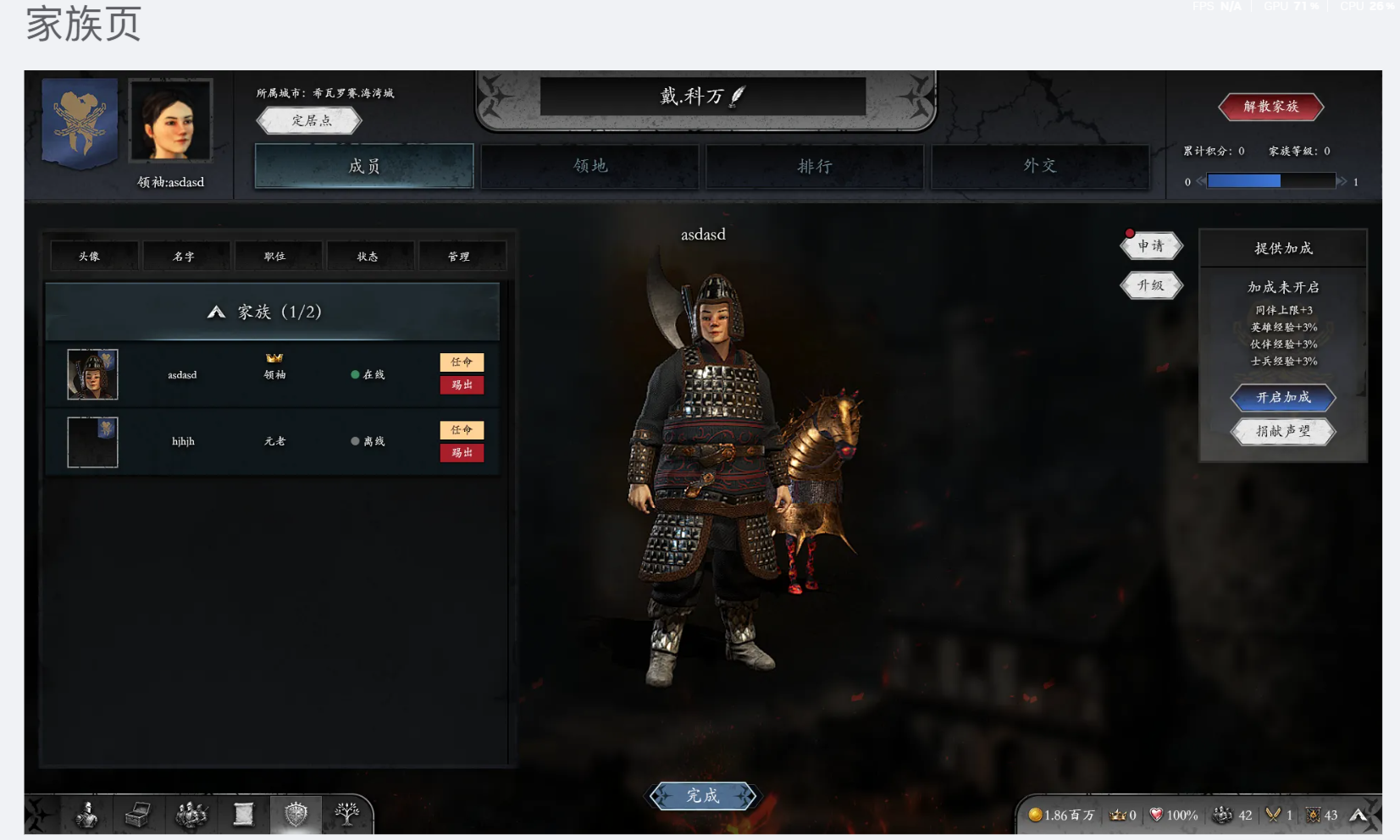Disband the clan with 解散家族

point(1270,107)
